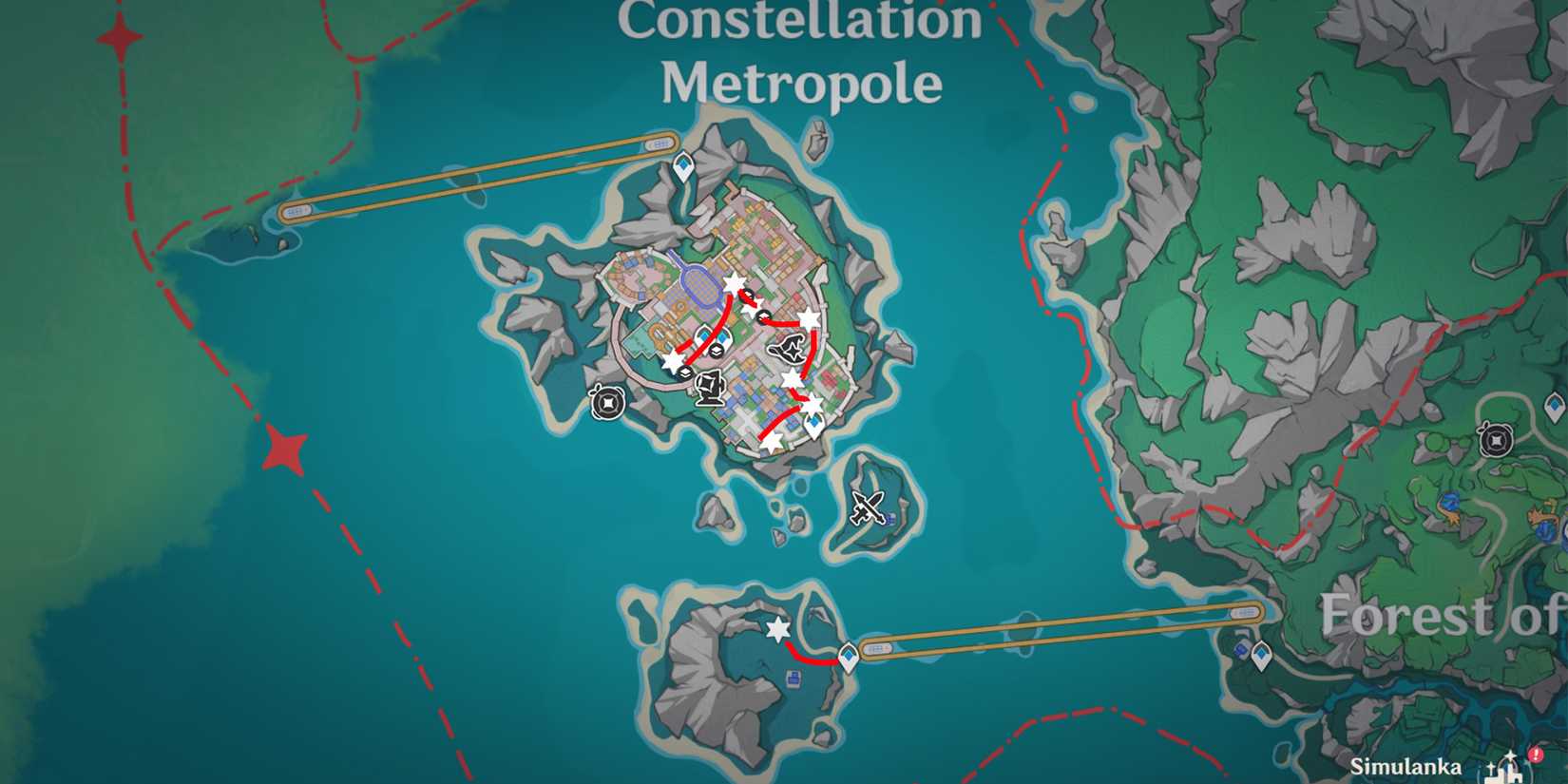The width and height of the screenshot is (1568, 784).
Task: Select the star marker on the southern island
Action: click(778, 629)
